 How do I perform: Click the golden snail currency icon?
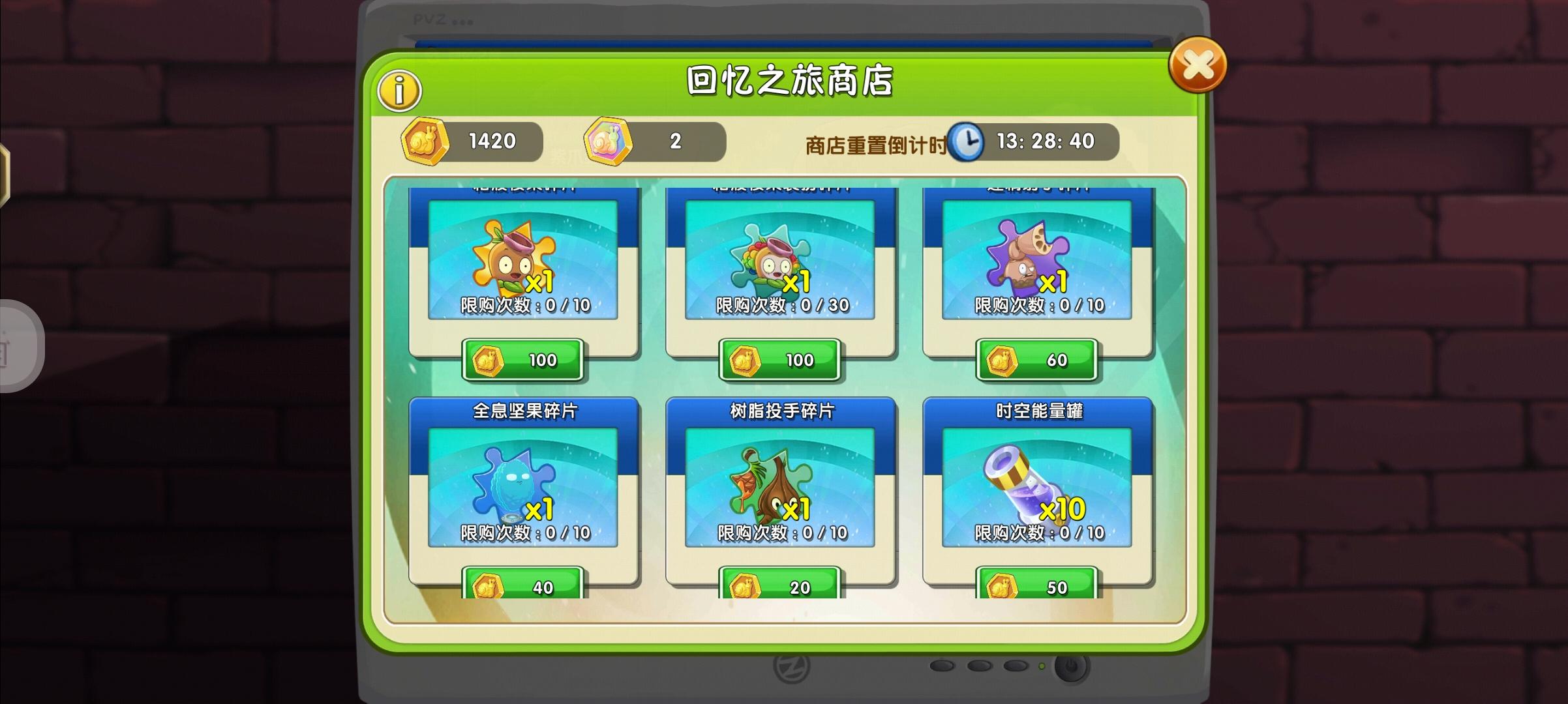tap(427, 141)
